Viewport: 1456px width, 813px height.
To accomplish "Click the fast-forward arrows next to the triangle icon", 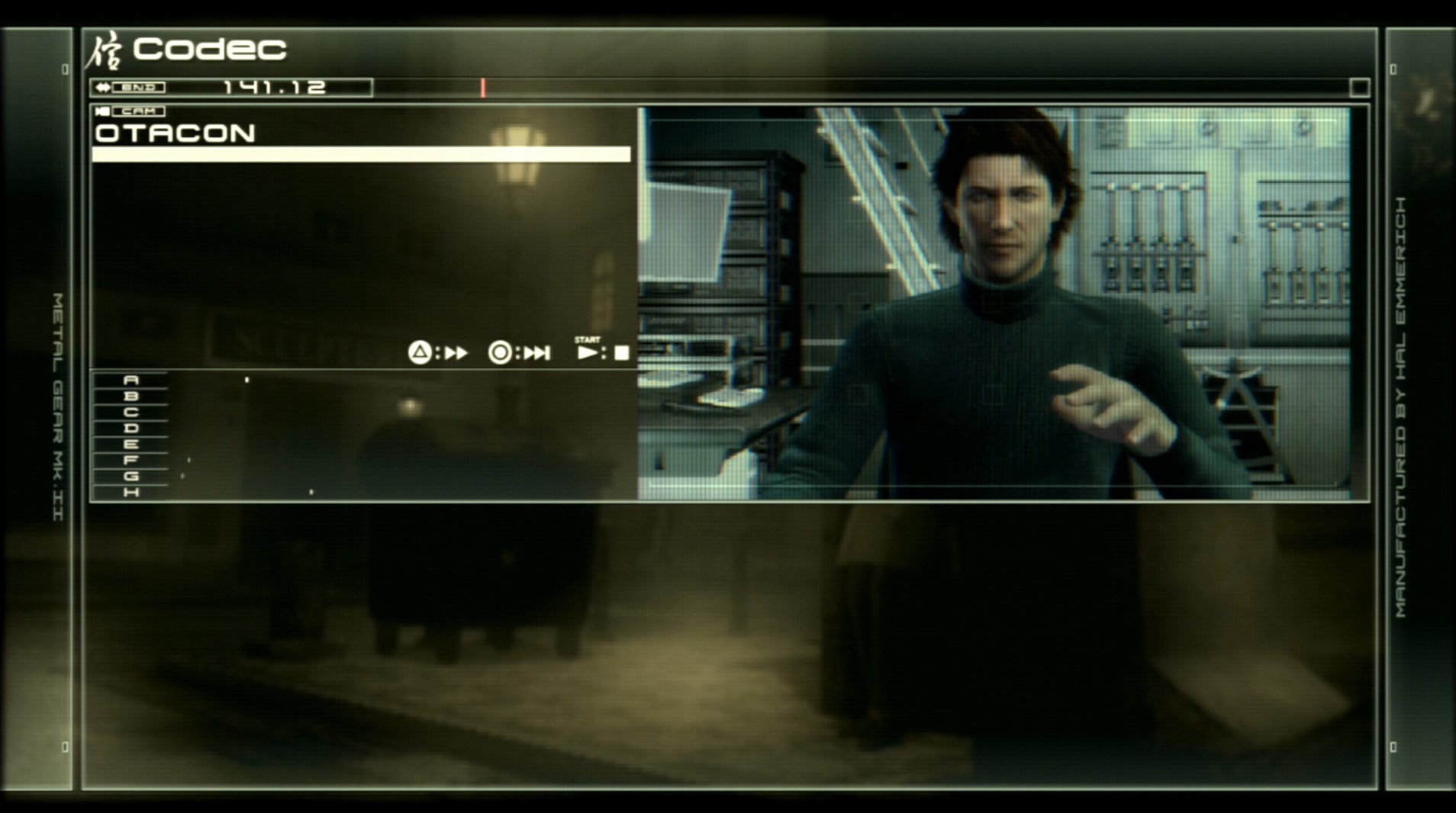I will 456,353.
